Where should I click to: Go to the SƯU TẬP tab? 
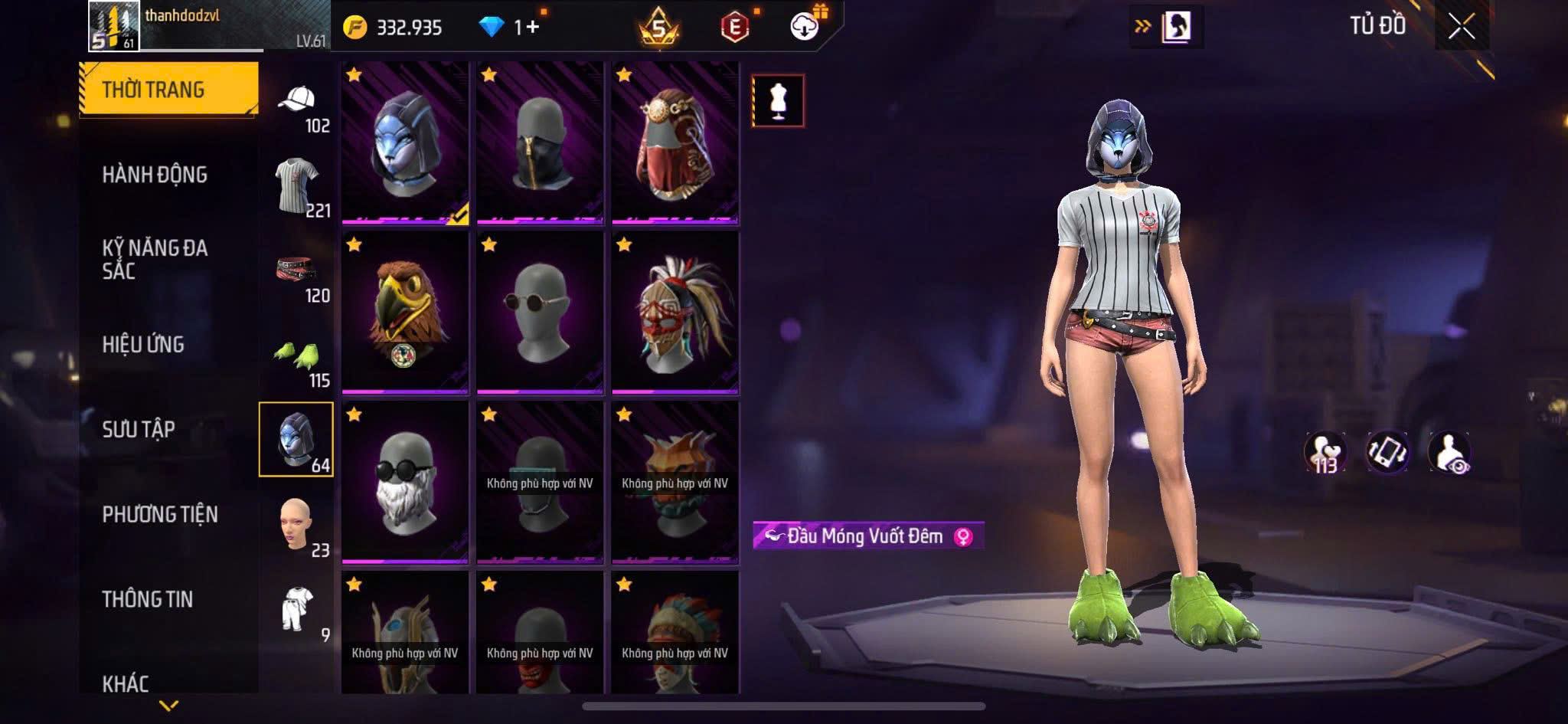click(x=139, y=429)
